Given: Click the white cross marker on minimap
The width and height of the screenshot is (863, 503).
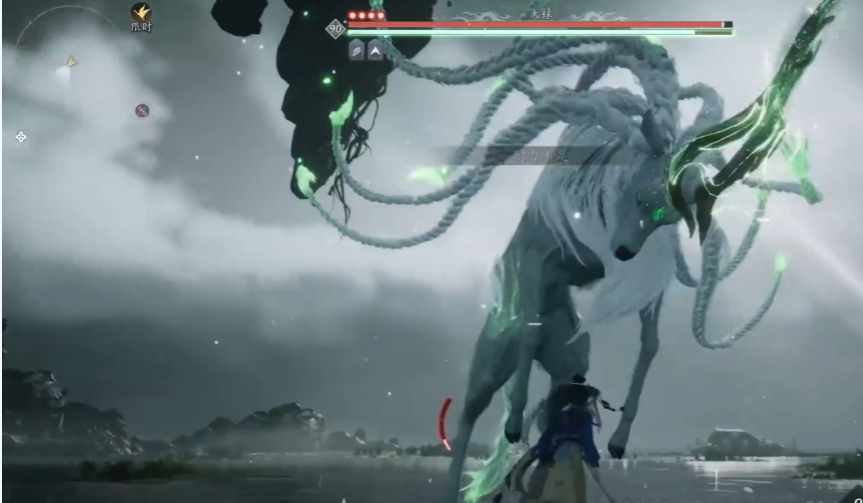Looking at the screenshot, I should 21,137.
